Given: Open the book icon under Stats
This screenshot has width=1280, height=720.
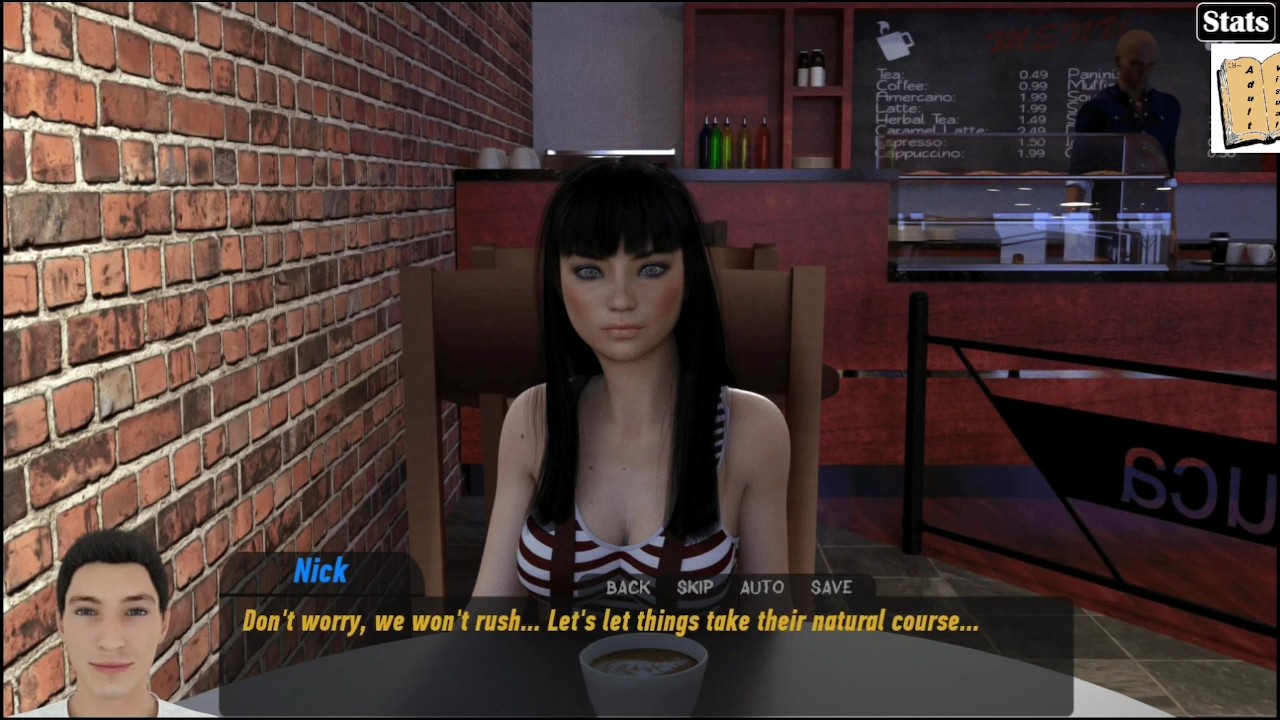Looking at the screenshot, I should 1246,99.
